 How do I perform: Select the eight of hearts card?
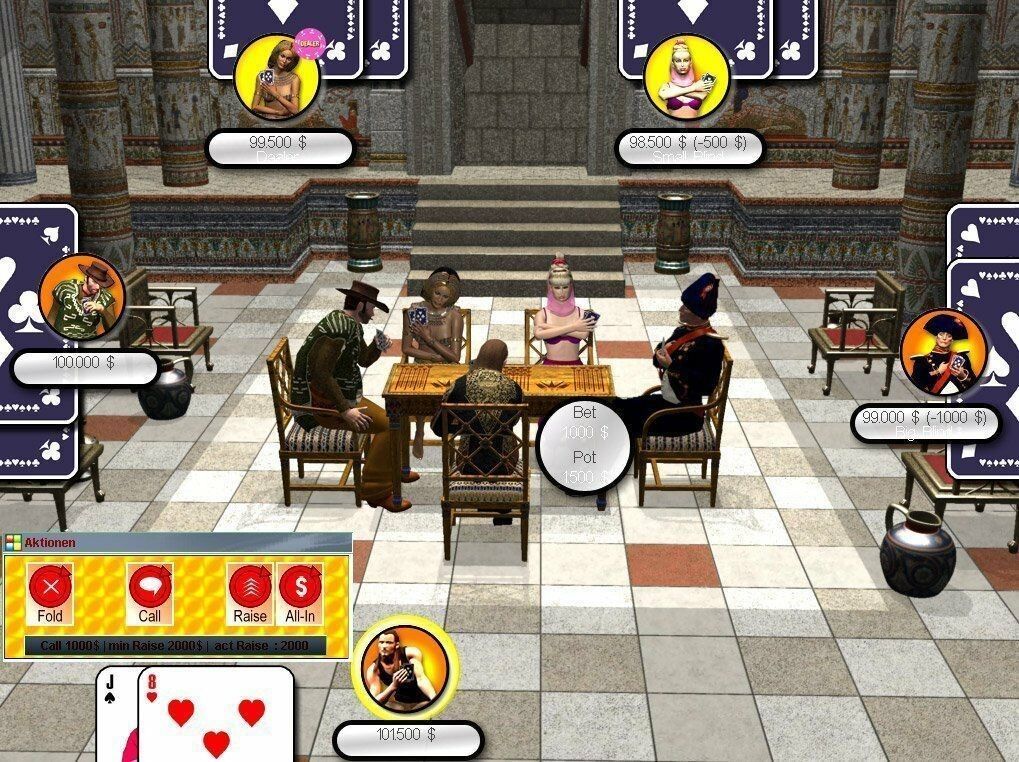[x=215, y=718]
